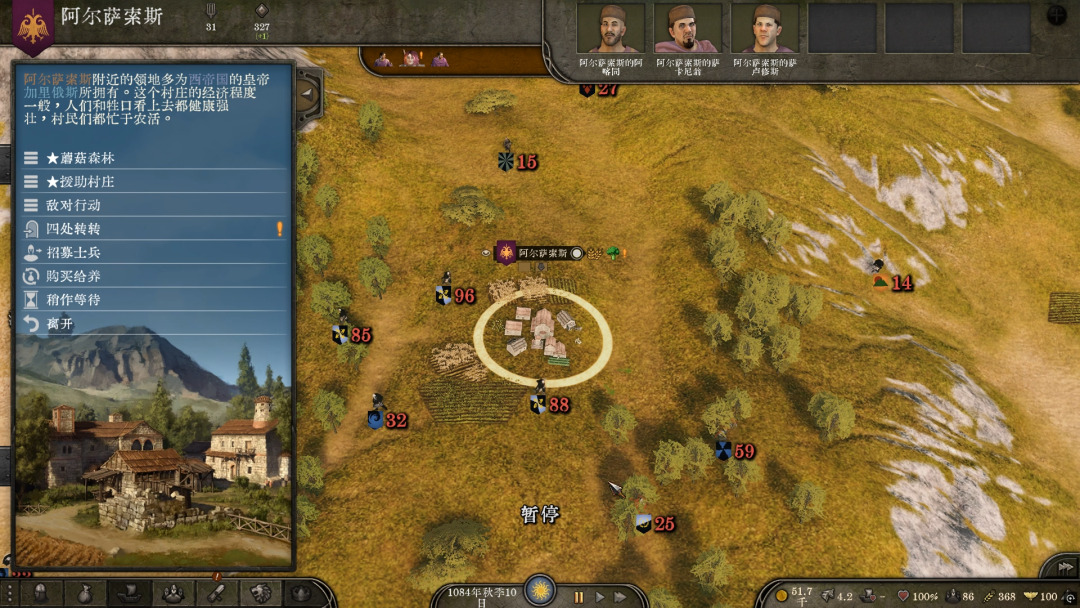Open 招募士兵 to recruit troops

point(74,252)
